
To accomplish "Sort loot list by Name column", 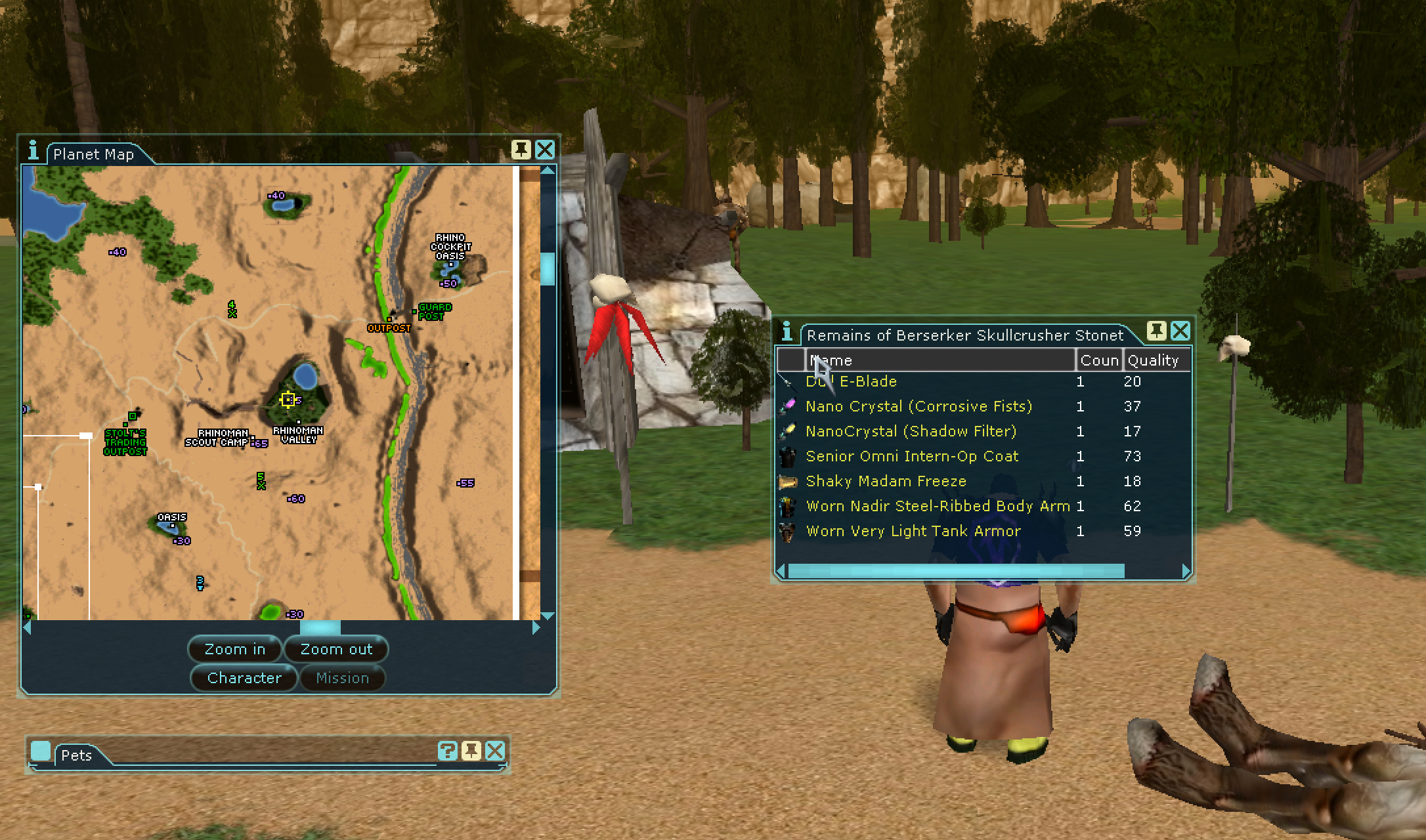I will click(x=939, y=360).
